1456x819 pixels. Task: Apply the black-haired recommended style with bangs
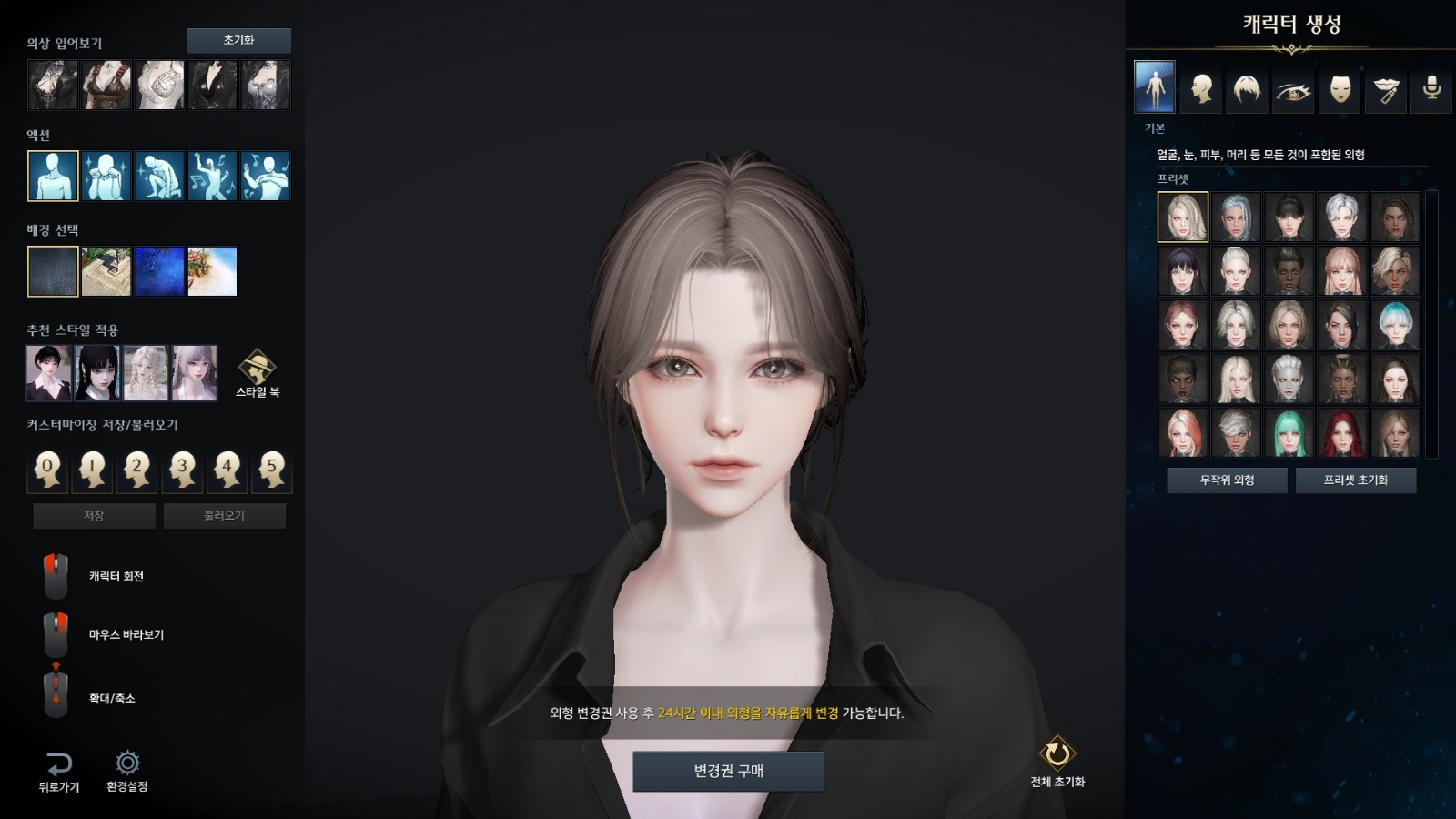point(97,373)
